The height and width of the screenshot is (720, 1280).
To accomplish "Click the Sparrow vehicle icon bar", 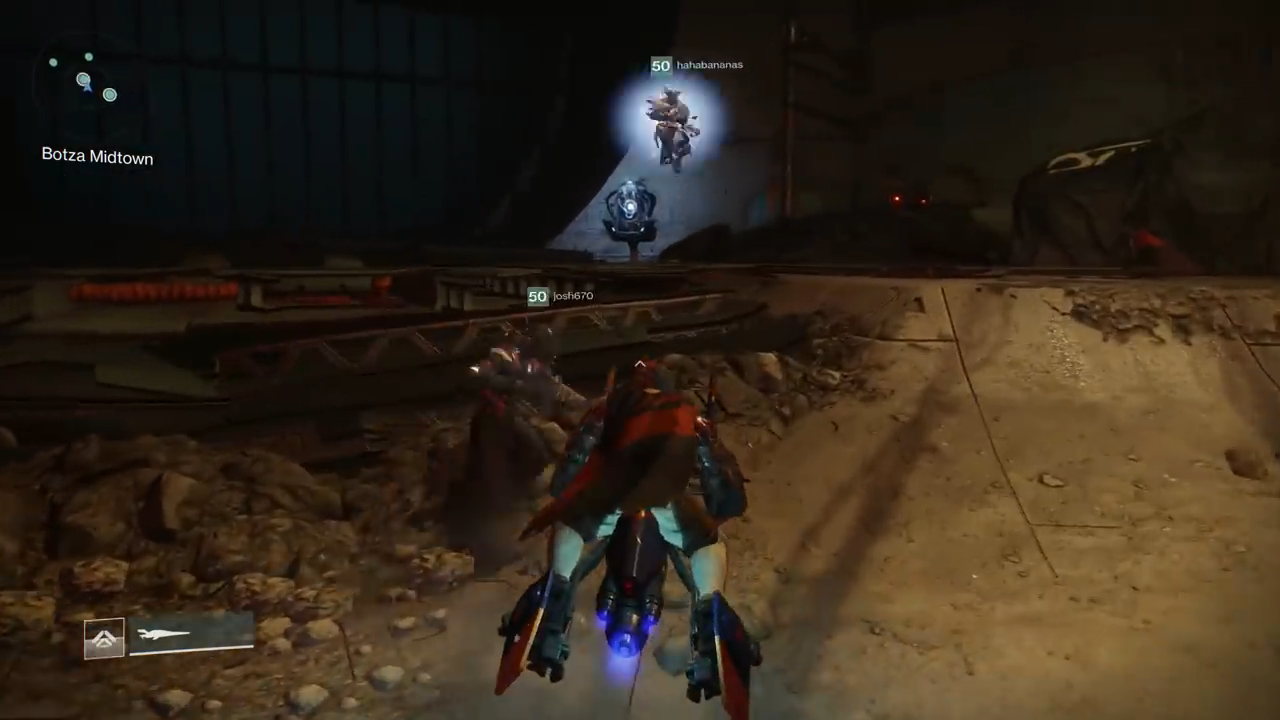I will coord(190,634).
